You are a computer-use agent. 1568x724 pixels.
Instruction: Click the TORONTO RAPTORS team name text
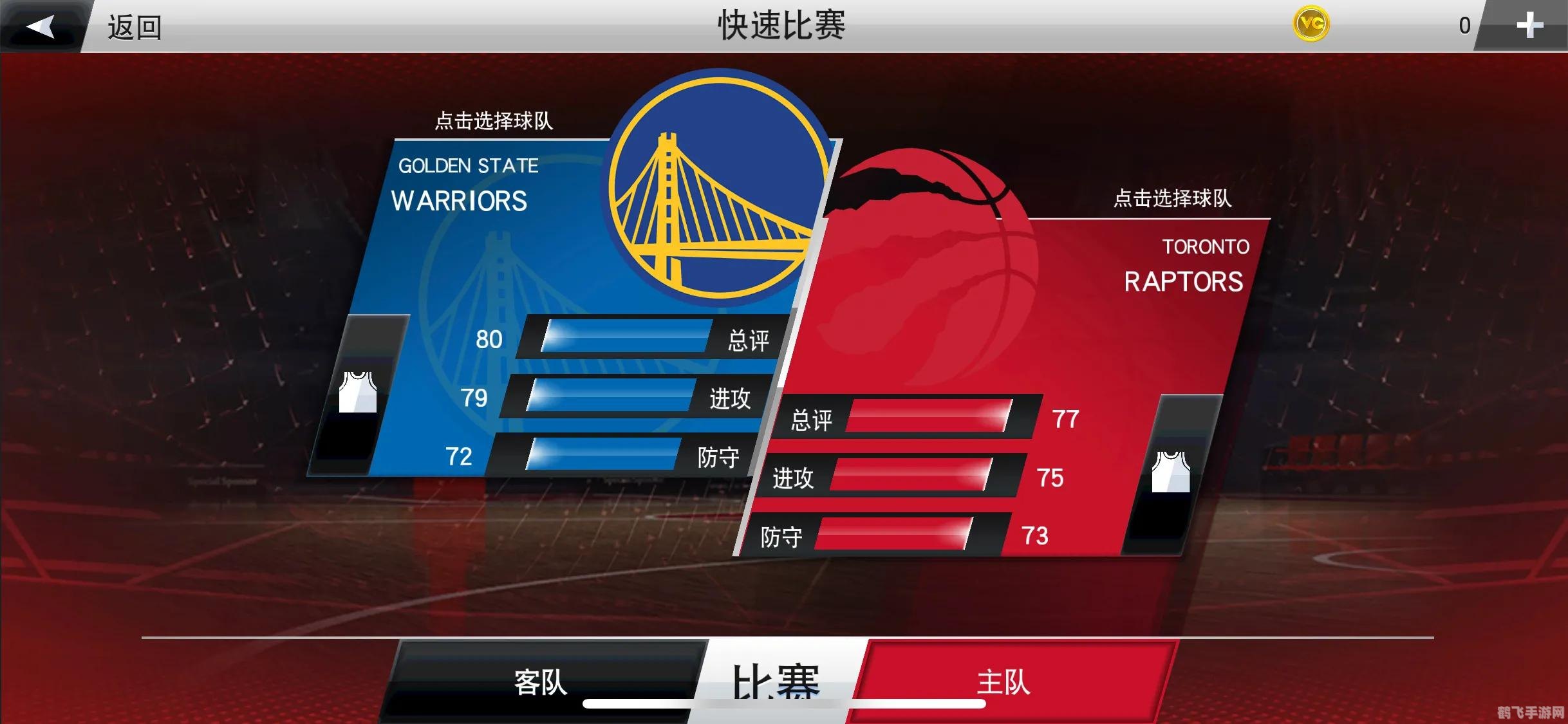coord(1183,267)
